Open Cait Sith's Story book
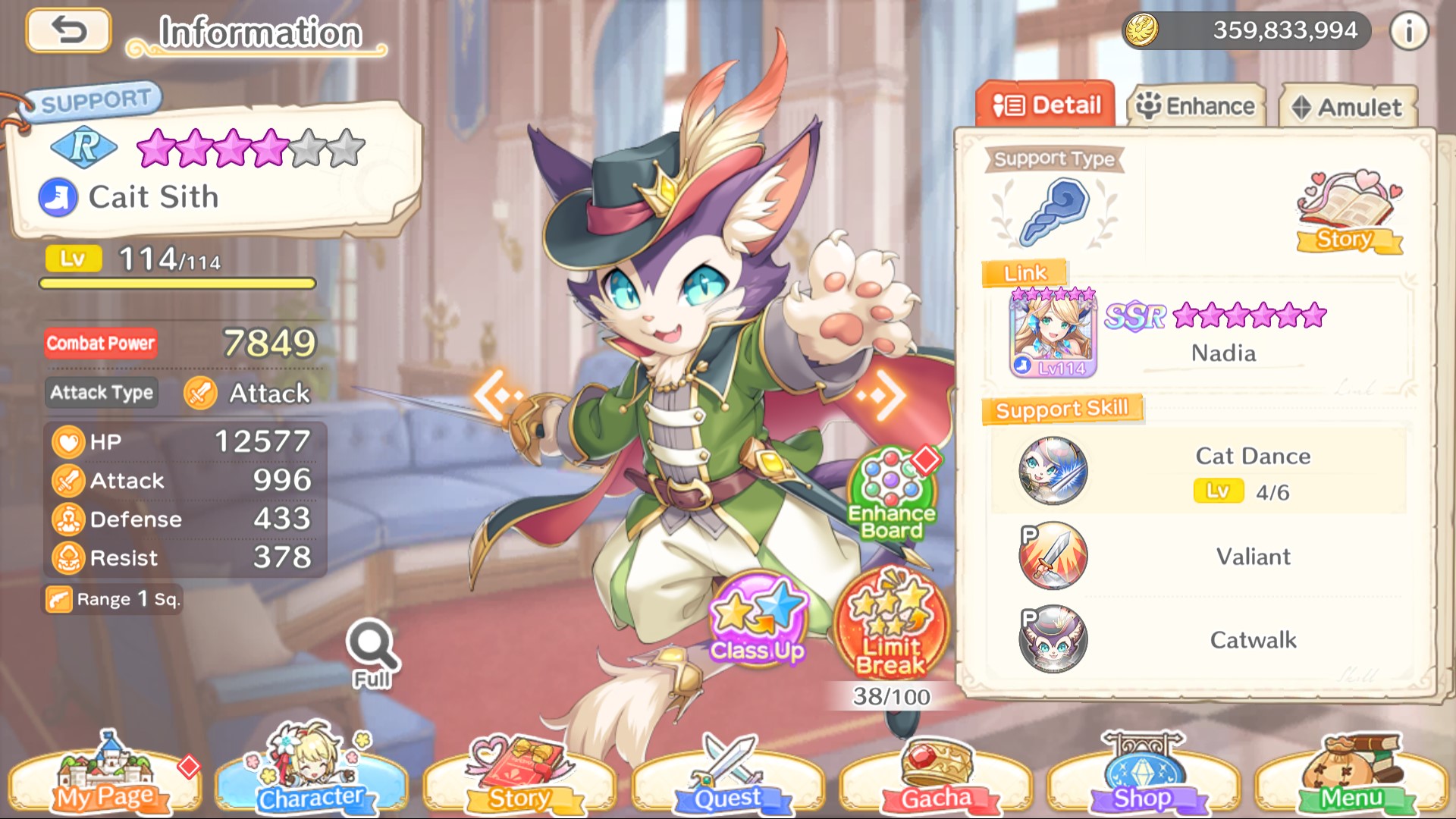This screenshot has height=819, width=1456. (x=1348, y=212)
